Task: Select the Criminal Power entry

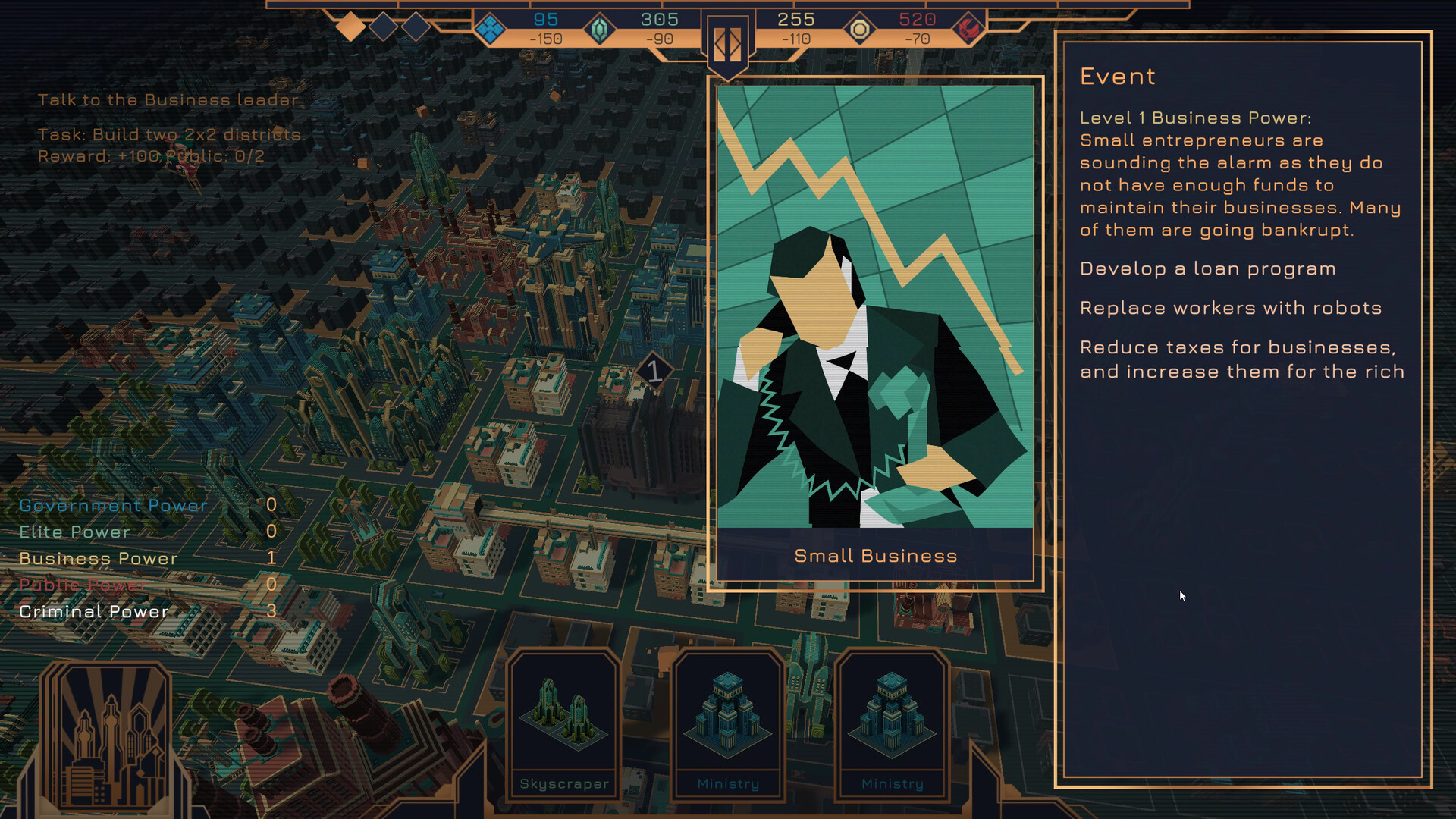Action: (94, 612)
